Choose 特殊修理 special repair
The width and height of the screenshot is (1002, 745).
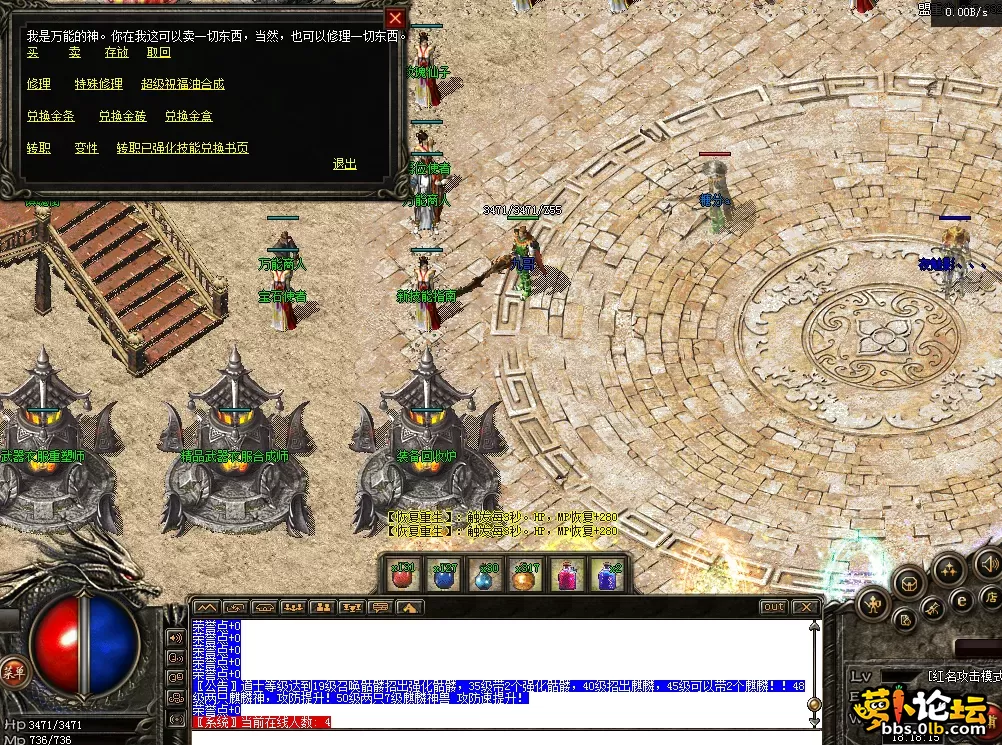[x=99, y=84]
